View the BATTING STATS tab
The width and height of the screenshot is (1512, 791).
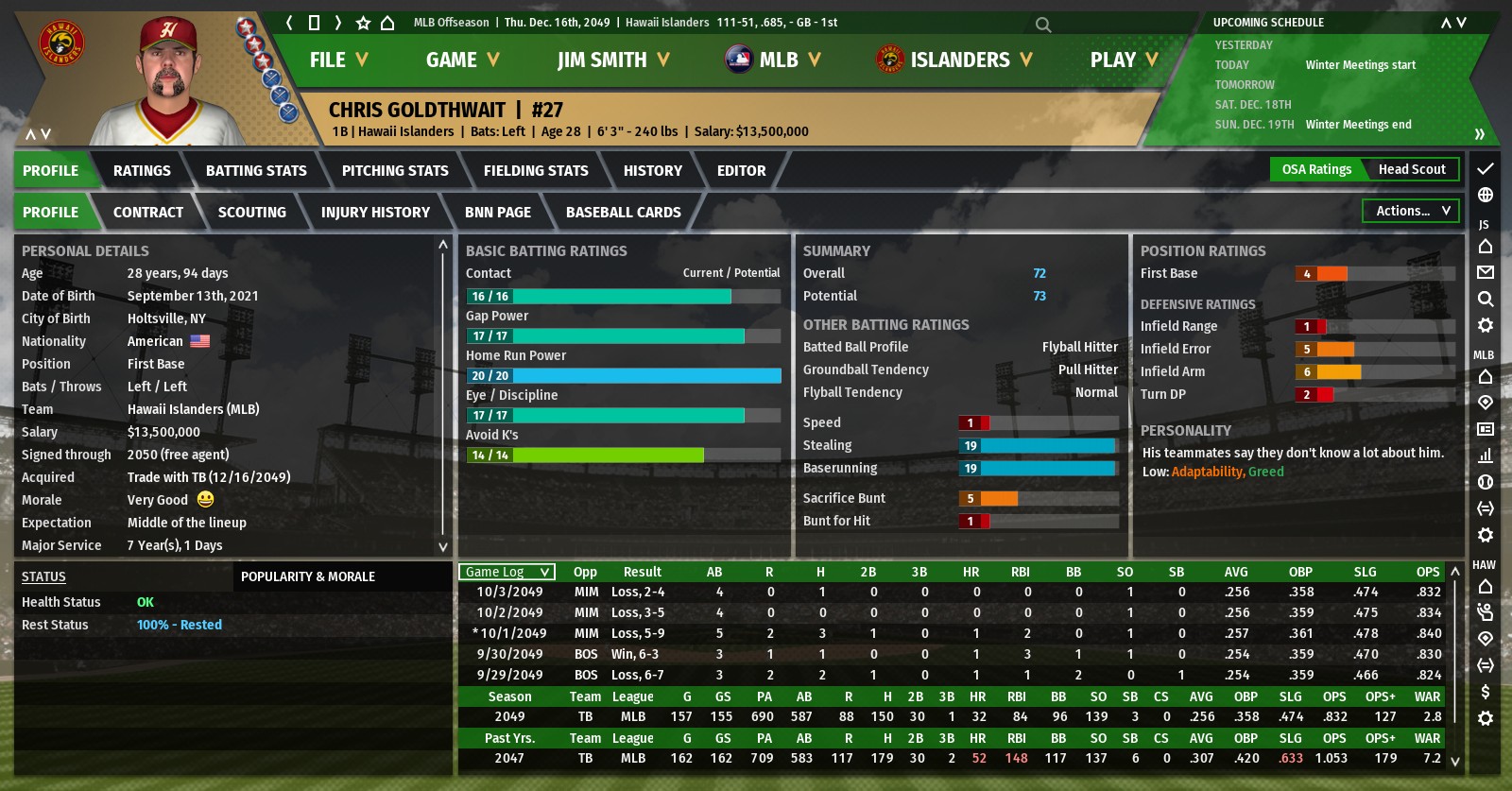(256, 171)
